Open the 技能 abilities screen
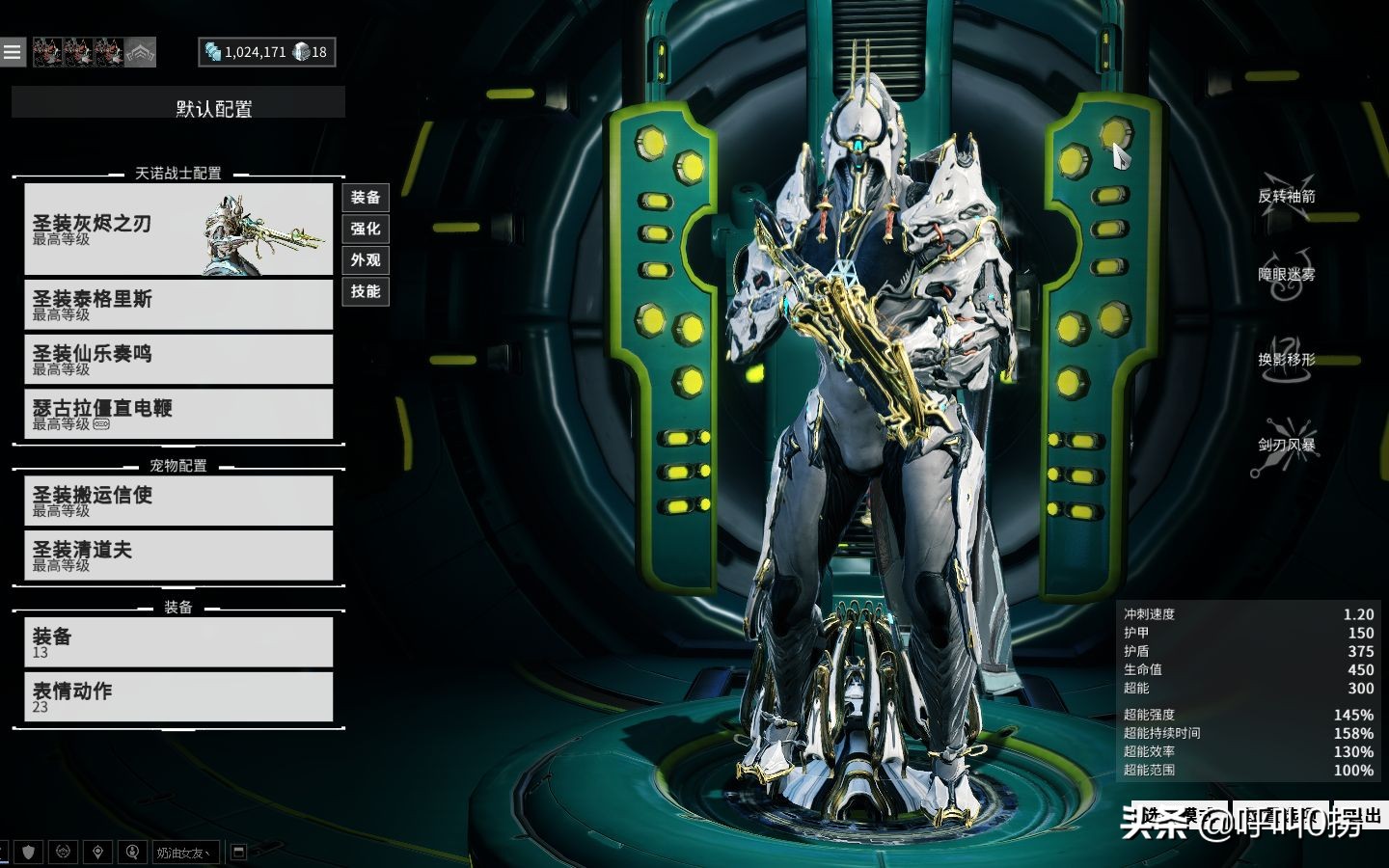 click(x=366, y=291)
